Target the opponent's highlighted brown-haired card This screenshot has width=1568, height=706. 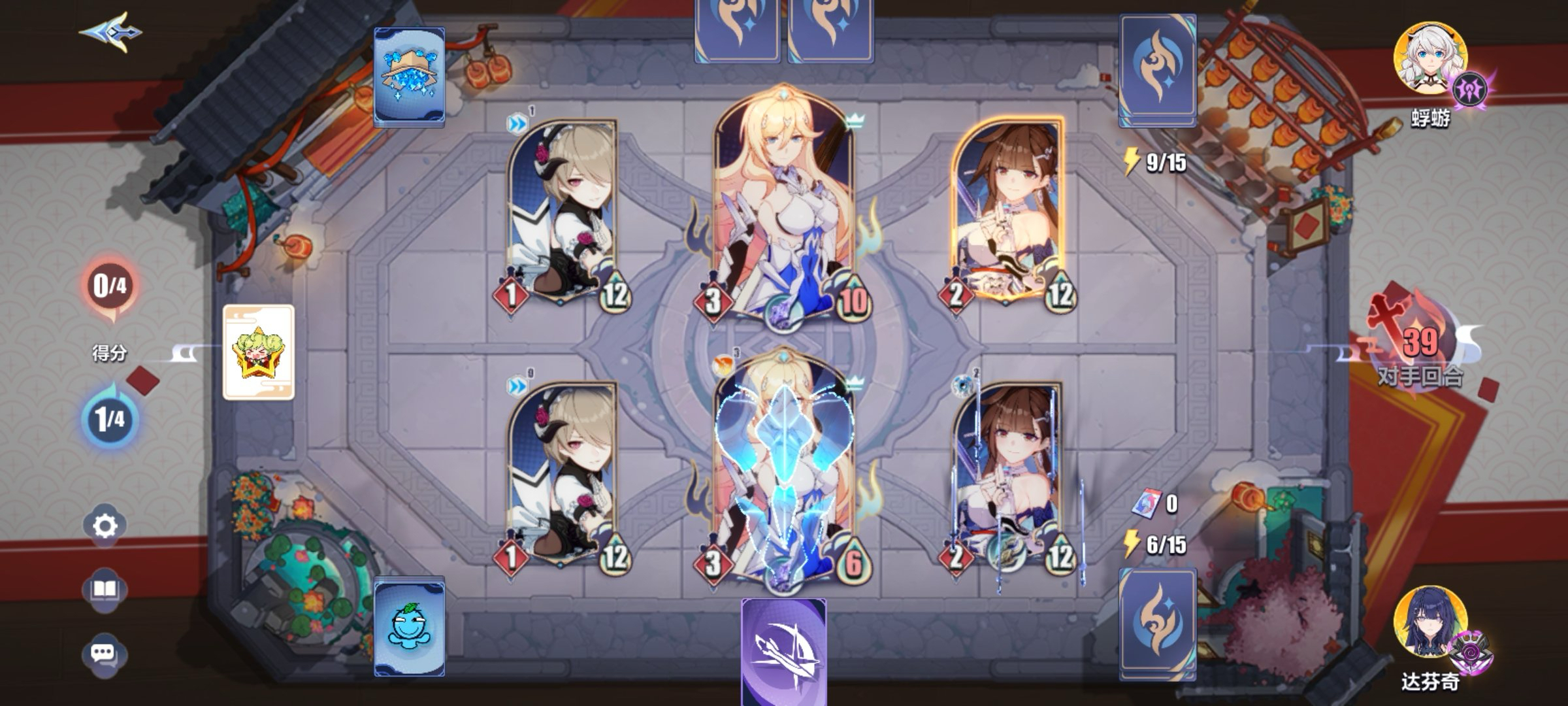(x=1007, y=209)
